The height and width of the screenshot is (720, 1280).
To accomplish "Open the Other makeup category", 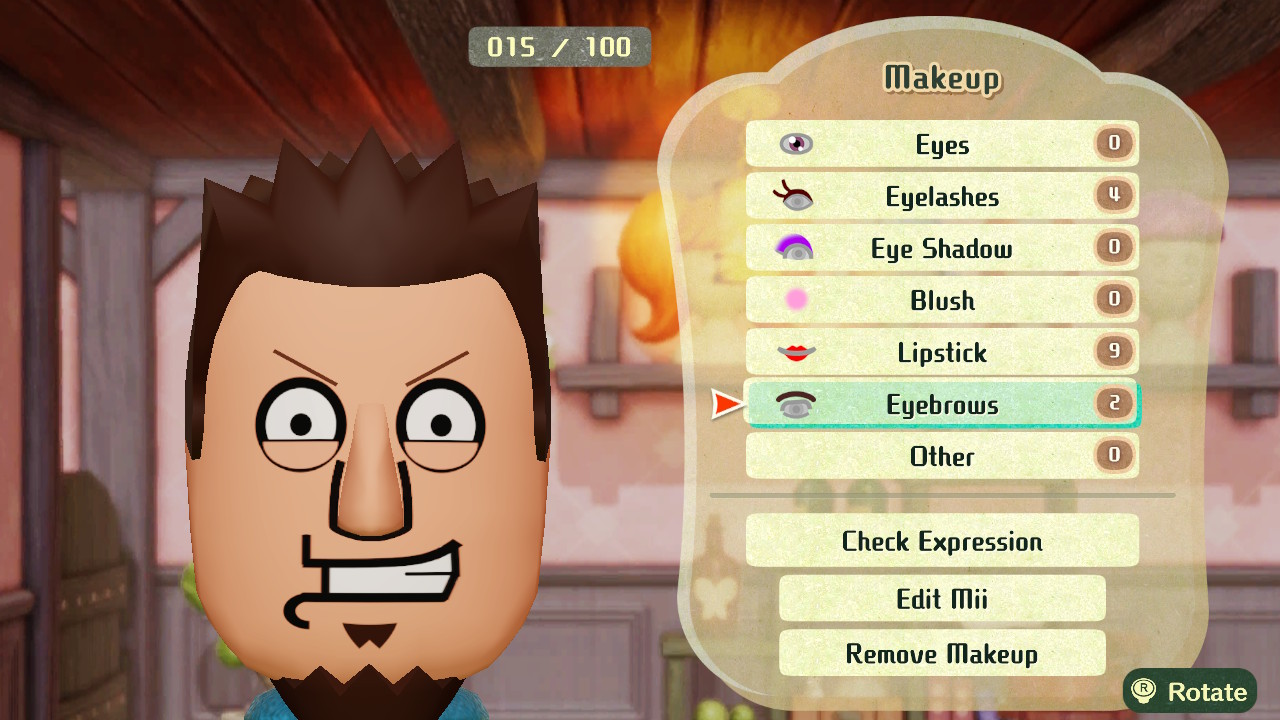I will pos(941,456).
